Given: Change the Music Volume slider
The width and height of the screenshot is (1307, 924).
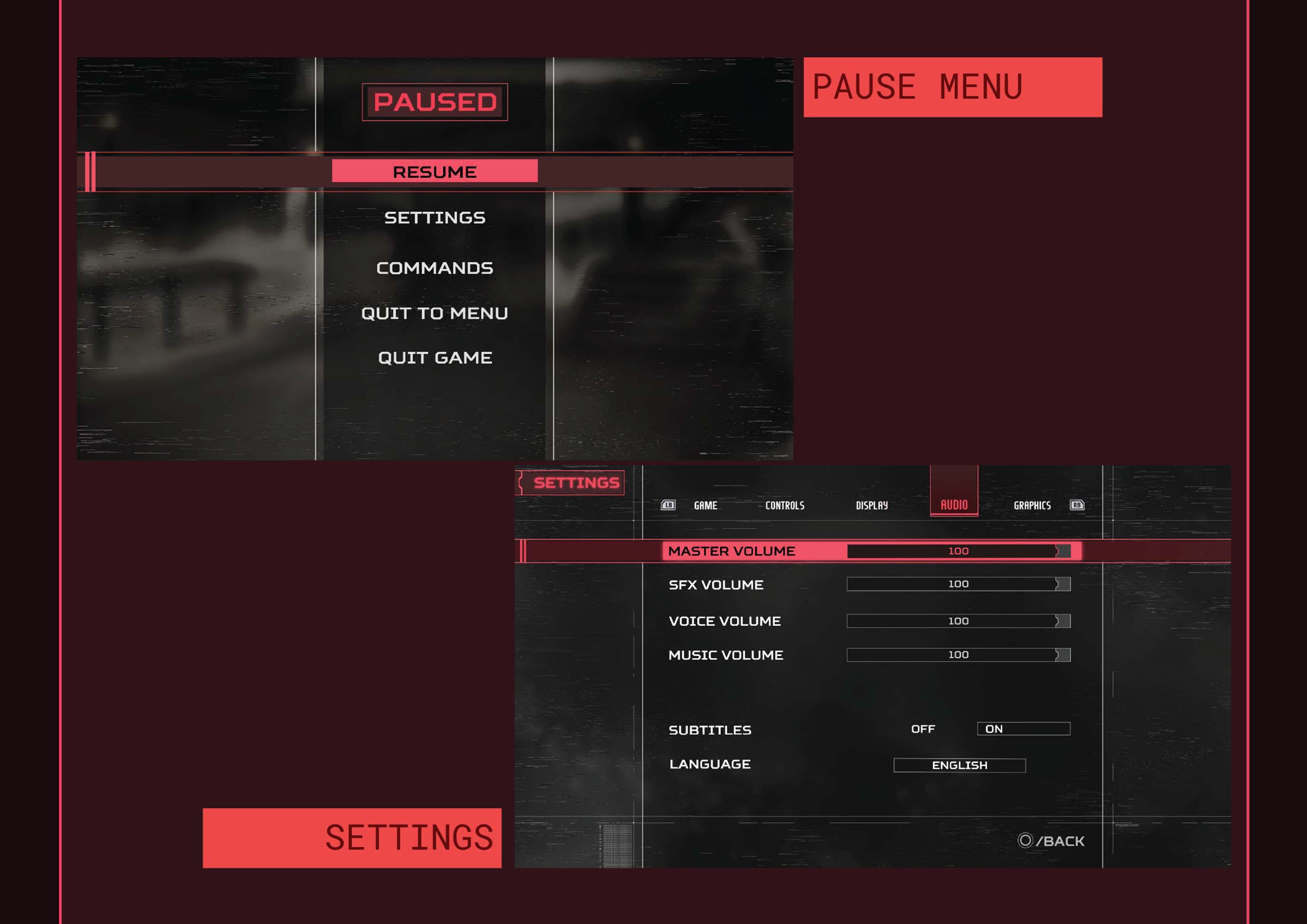Looking at the screenshot, I should 958,655.
